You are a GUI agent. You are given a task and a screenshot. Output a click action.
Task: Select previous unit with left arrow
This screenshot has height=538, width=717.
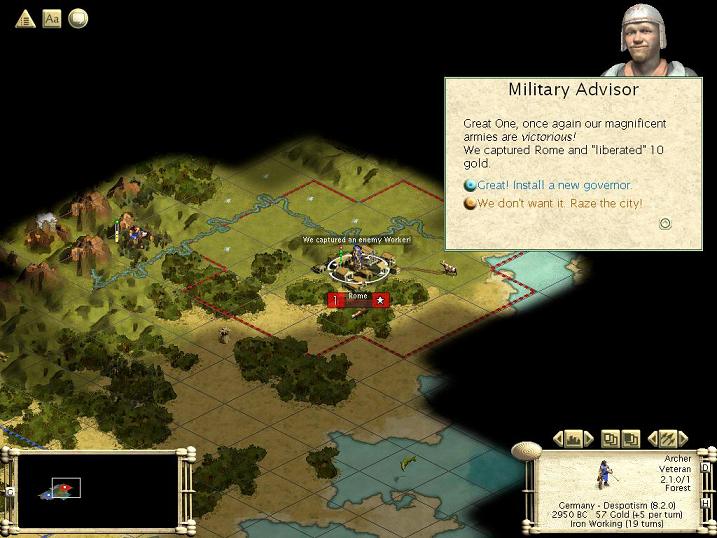point(652,438)
